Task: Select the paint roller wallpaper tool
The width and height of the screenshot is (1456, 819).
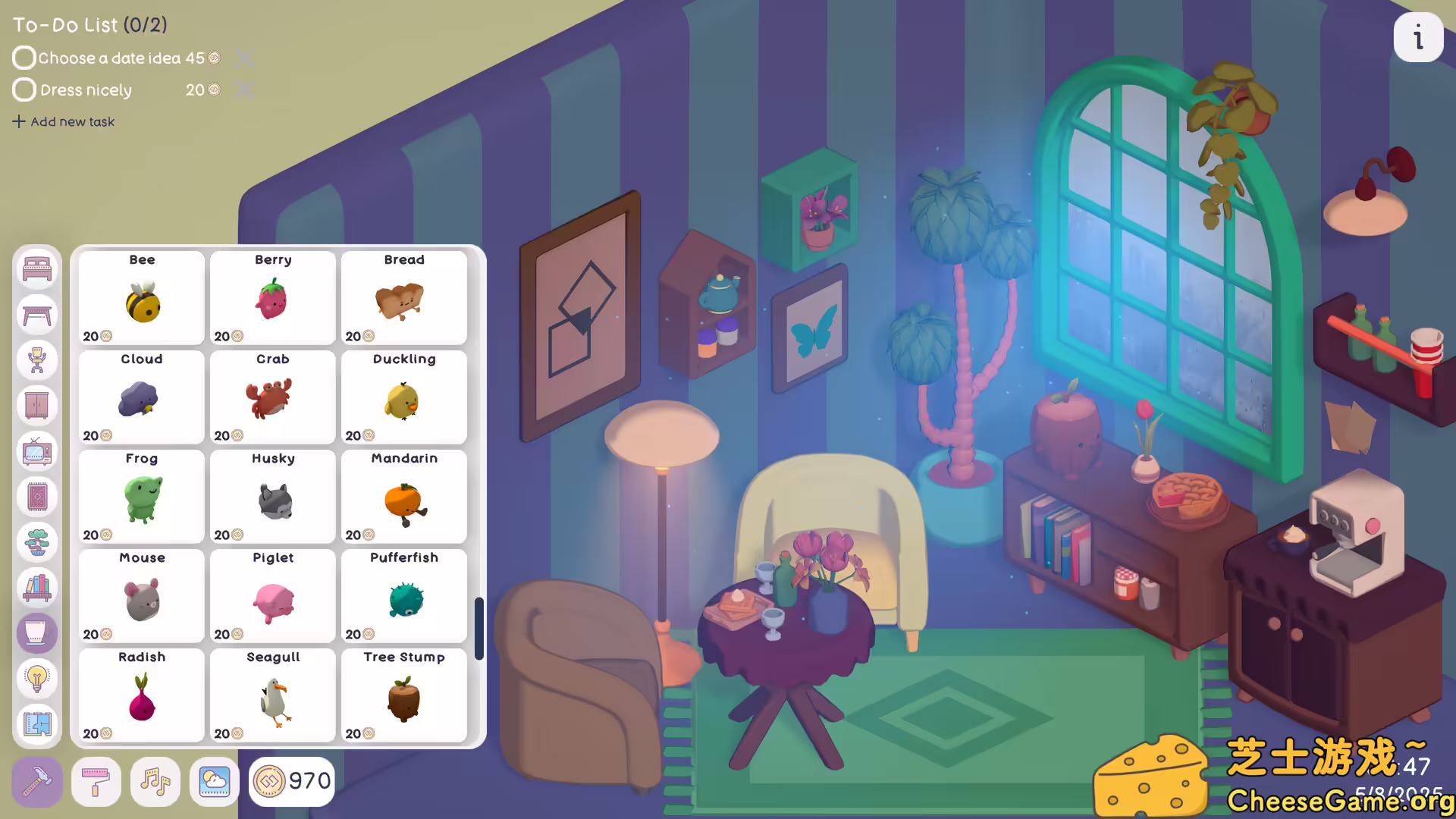Action: pyautogui.click(x=96, y=781)
